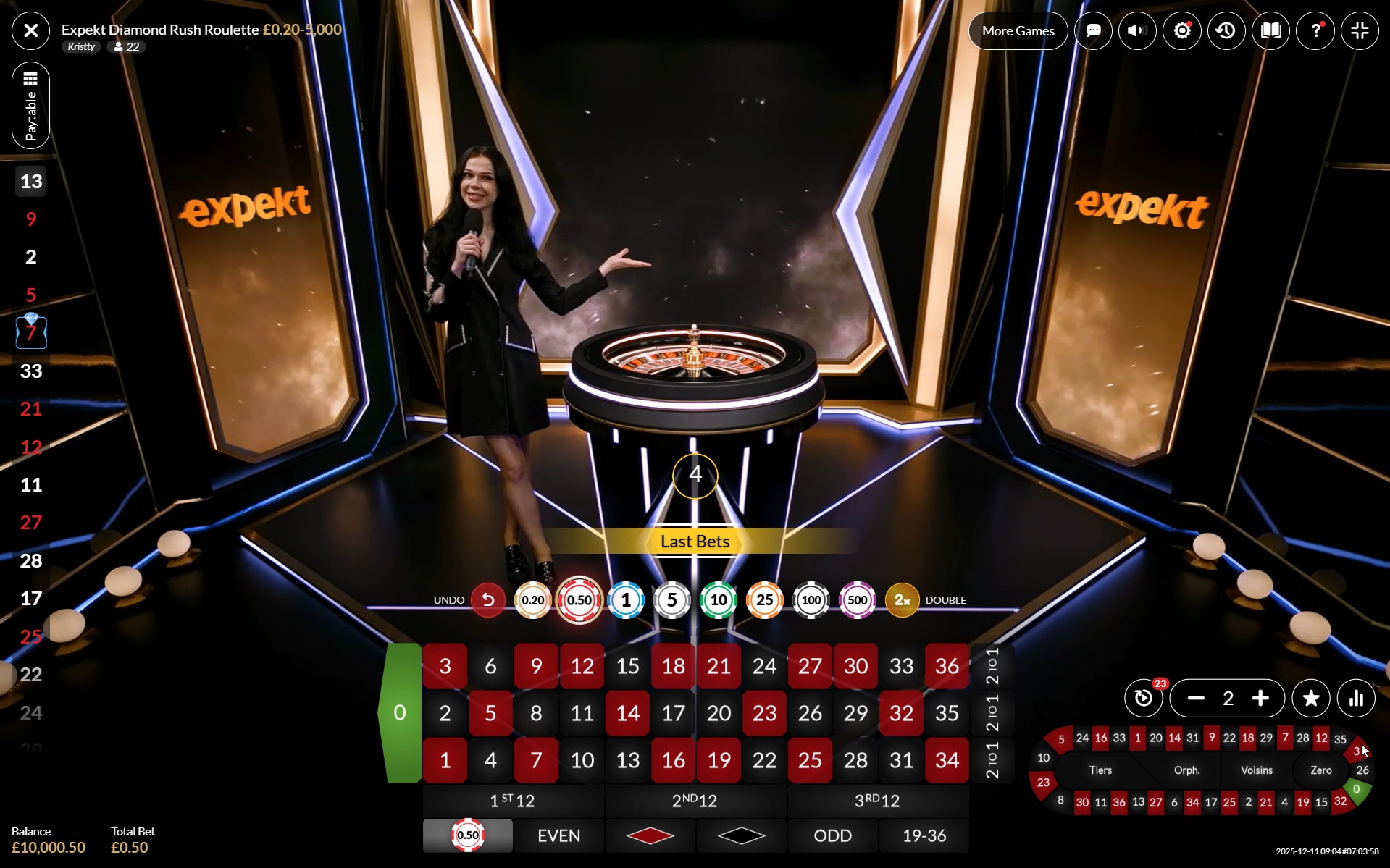The height and width of the screenshot is (868, 1390).
Task: Open the live chat bubble
Action: pos(1093,30)
